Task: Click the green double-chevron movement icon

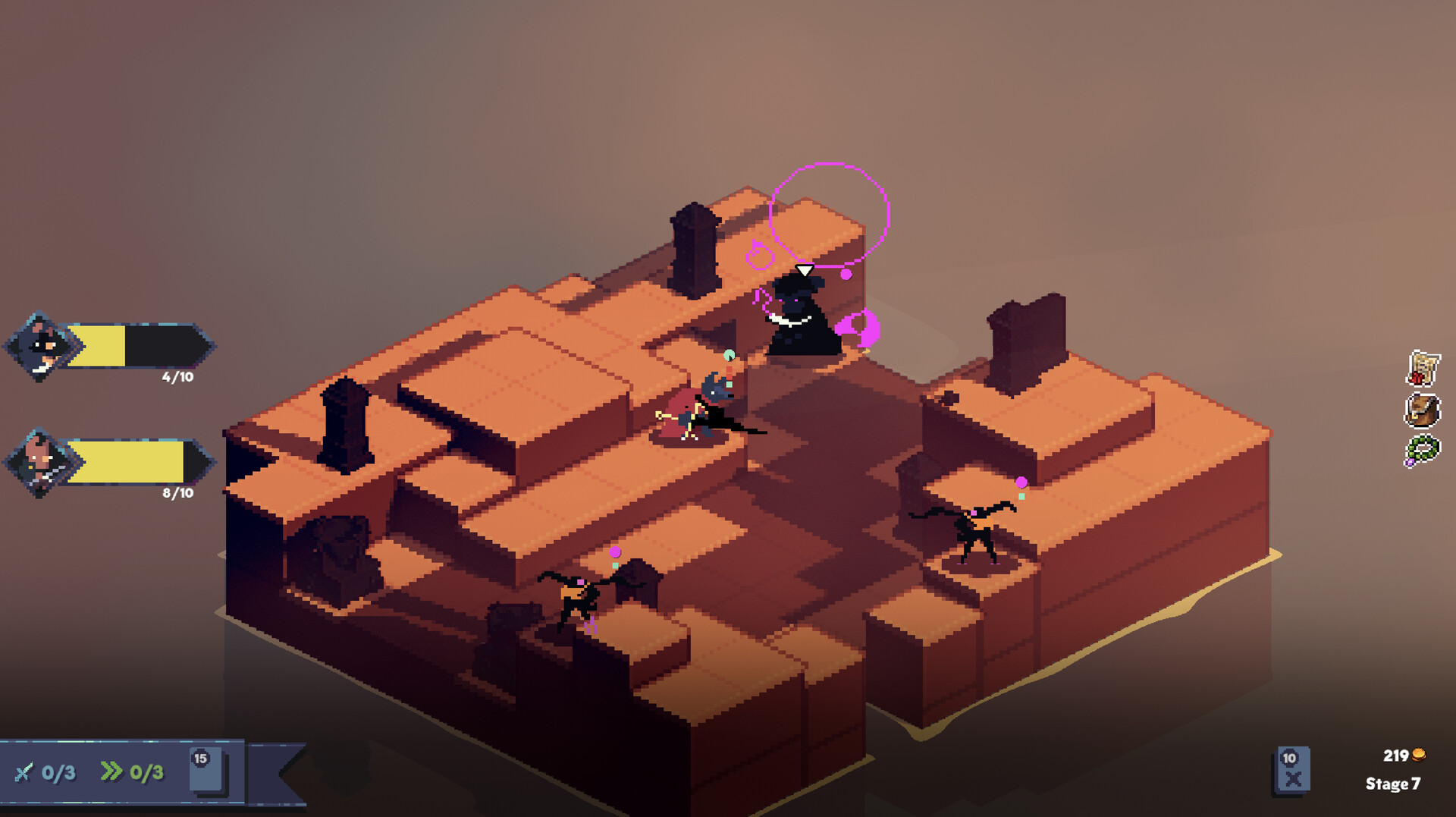Action: point(111,773)
